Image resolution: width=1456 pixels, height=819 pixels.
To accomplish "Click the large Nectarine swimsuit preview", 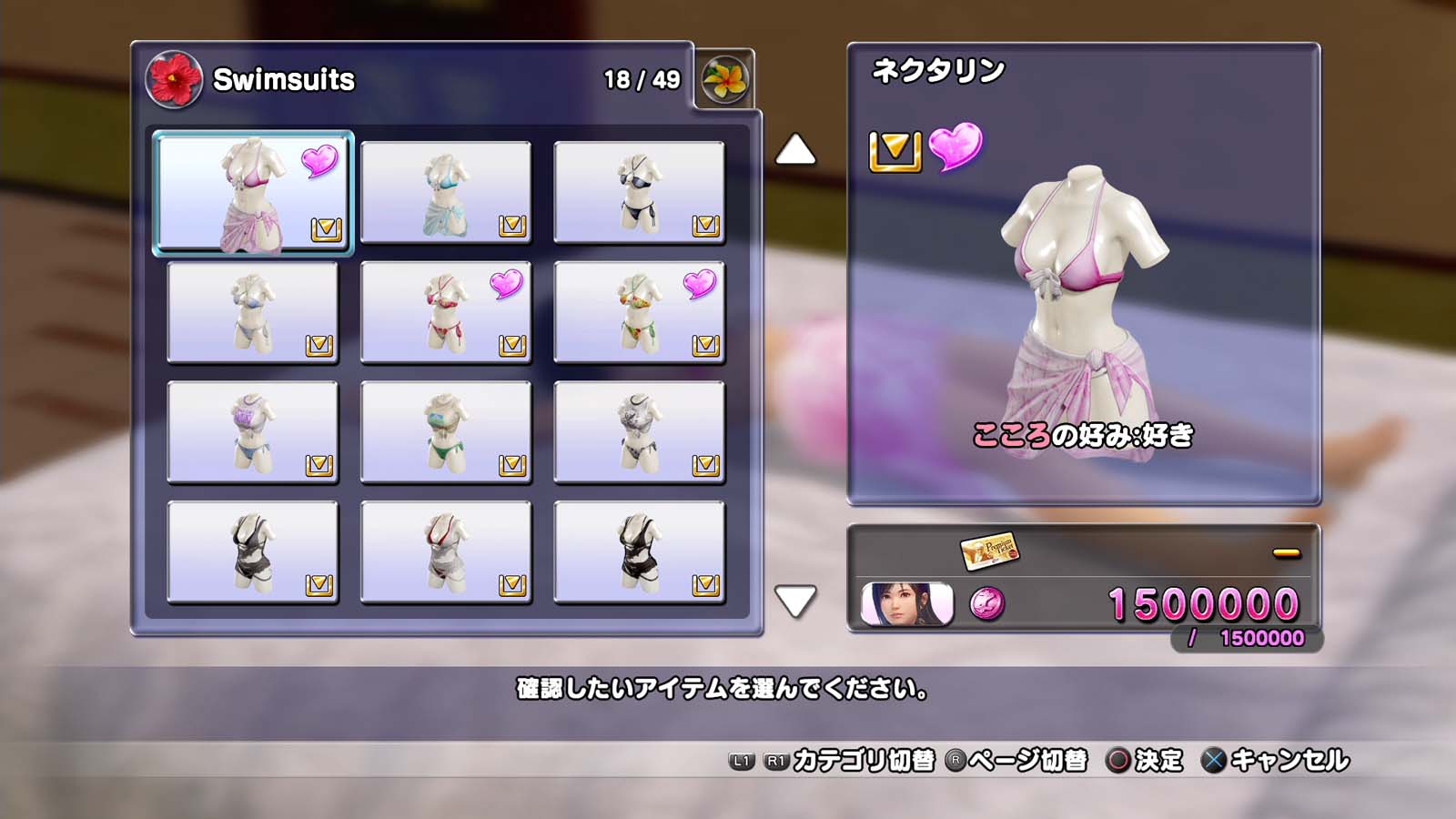I will (x=1083, y=309).
